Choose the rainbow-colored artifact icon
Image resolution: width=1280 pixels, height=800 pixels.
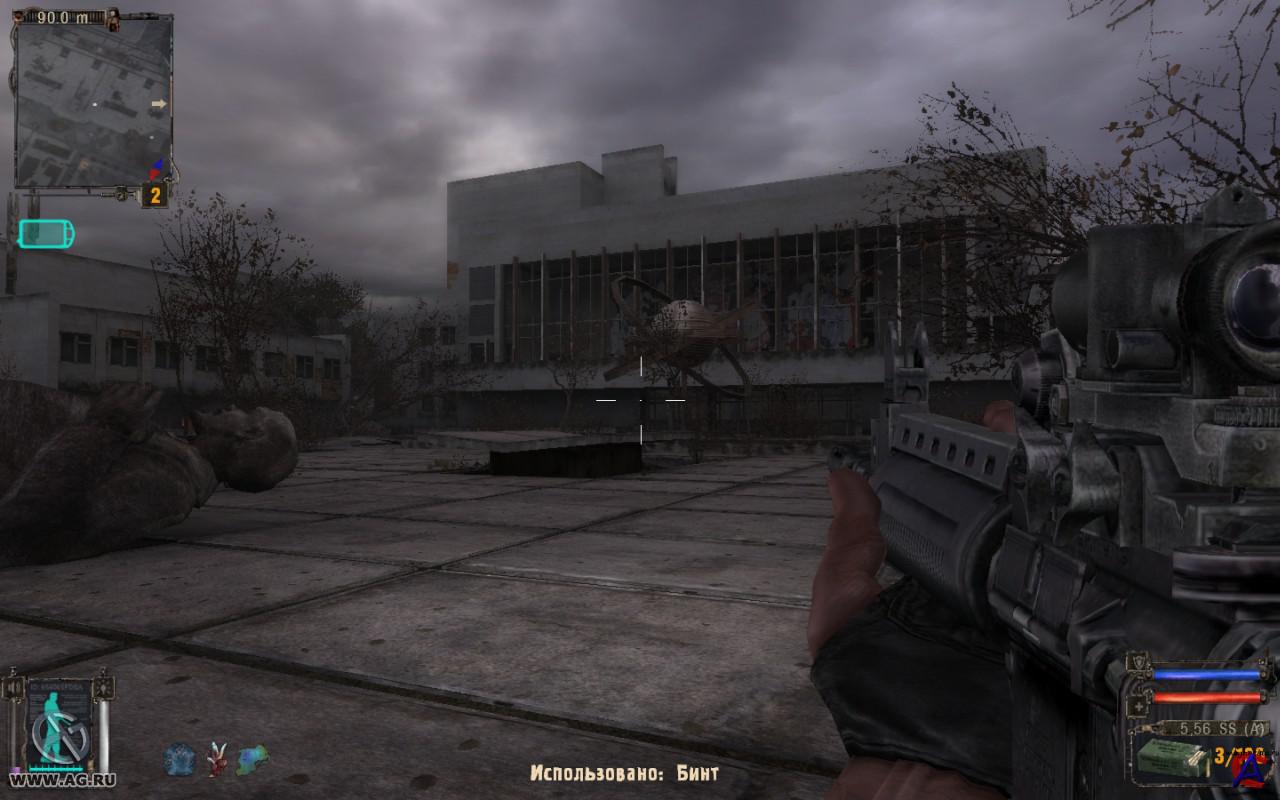coord(252,760)
